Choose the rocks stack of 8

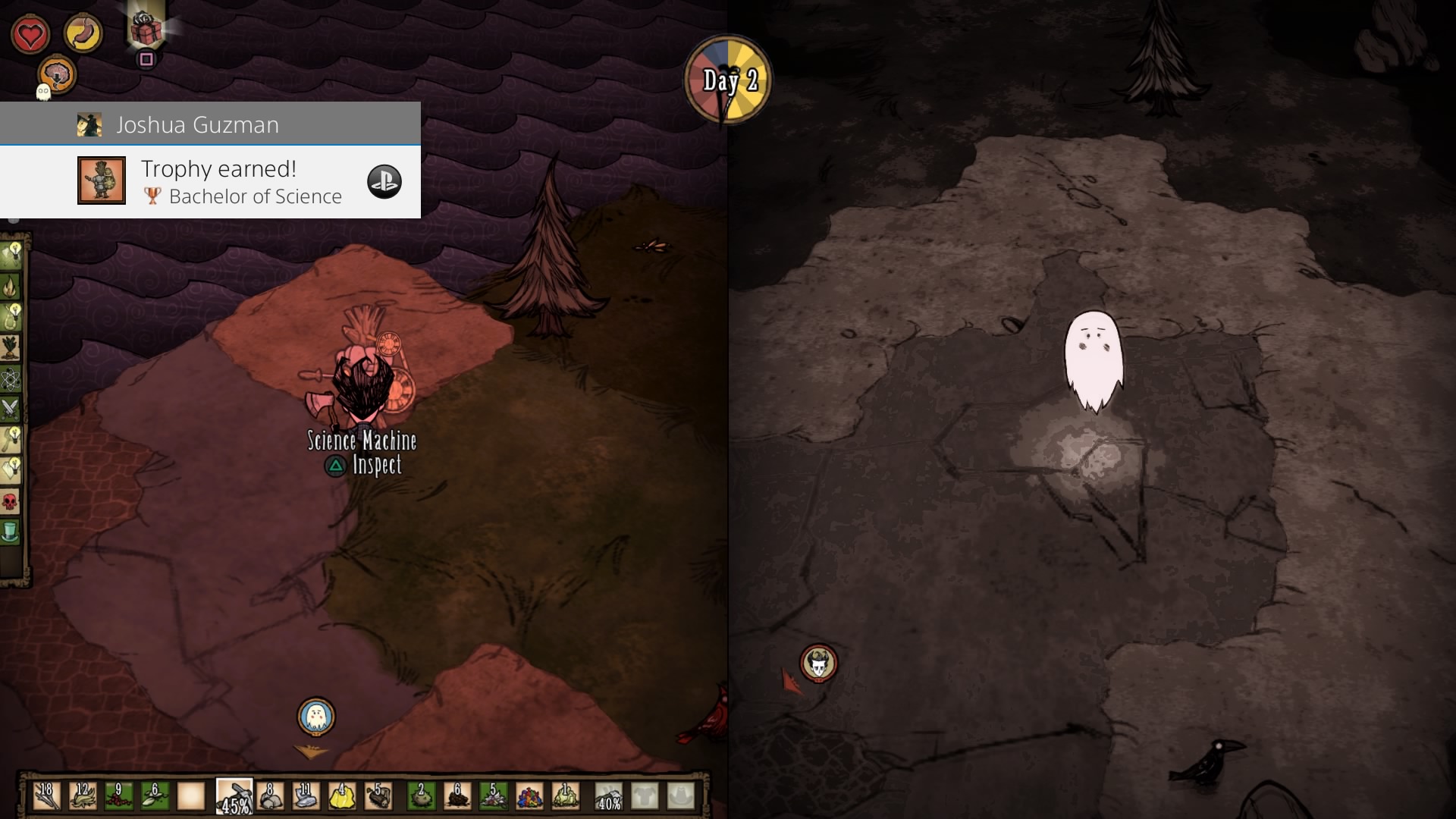click(x=270, y=796)
